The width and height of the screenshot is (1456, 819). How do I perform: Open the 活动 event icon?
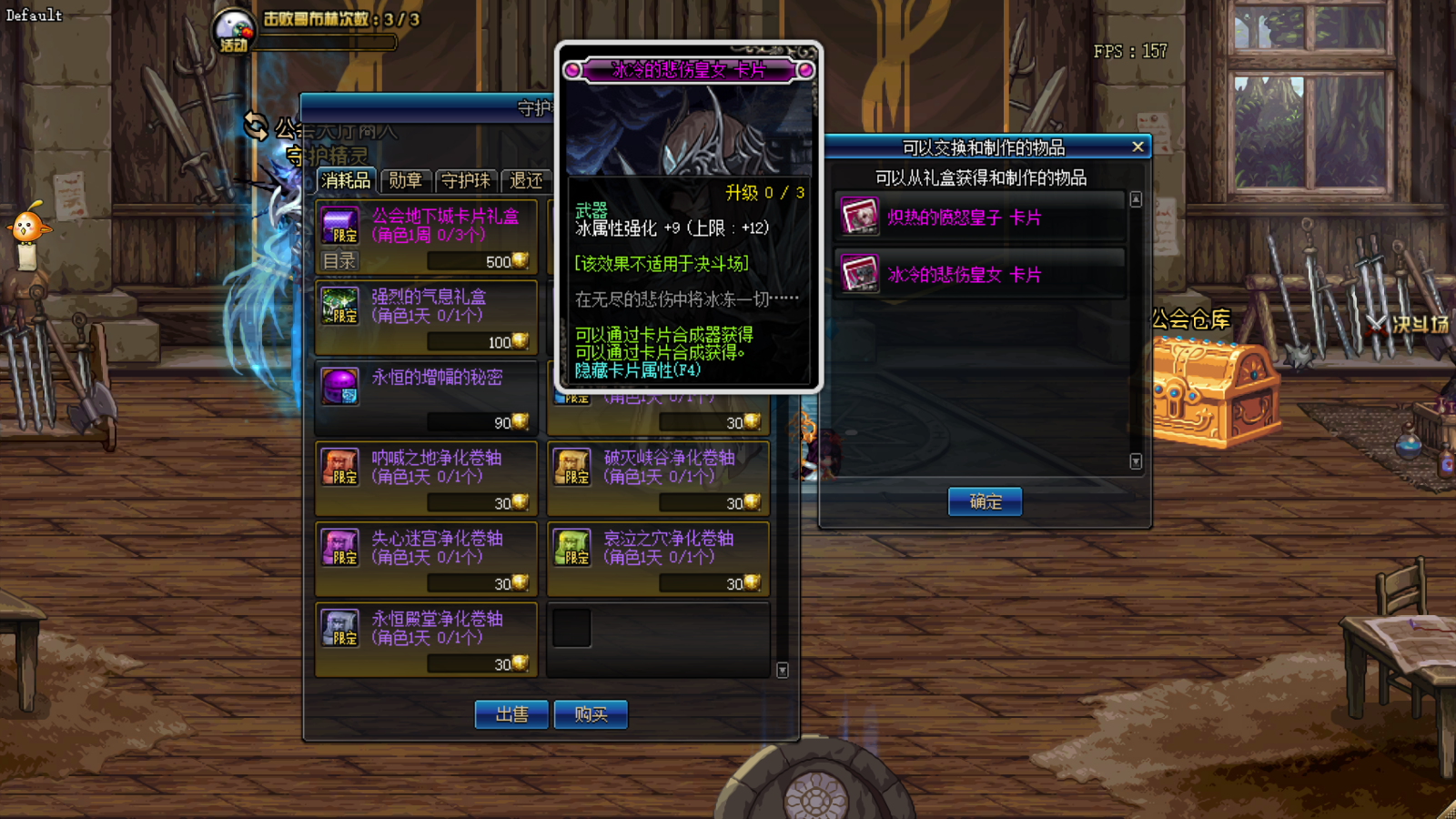point(234,31)
